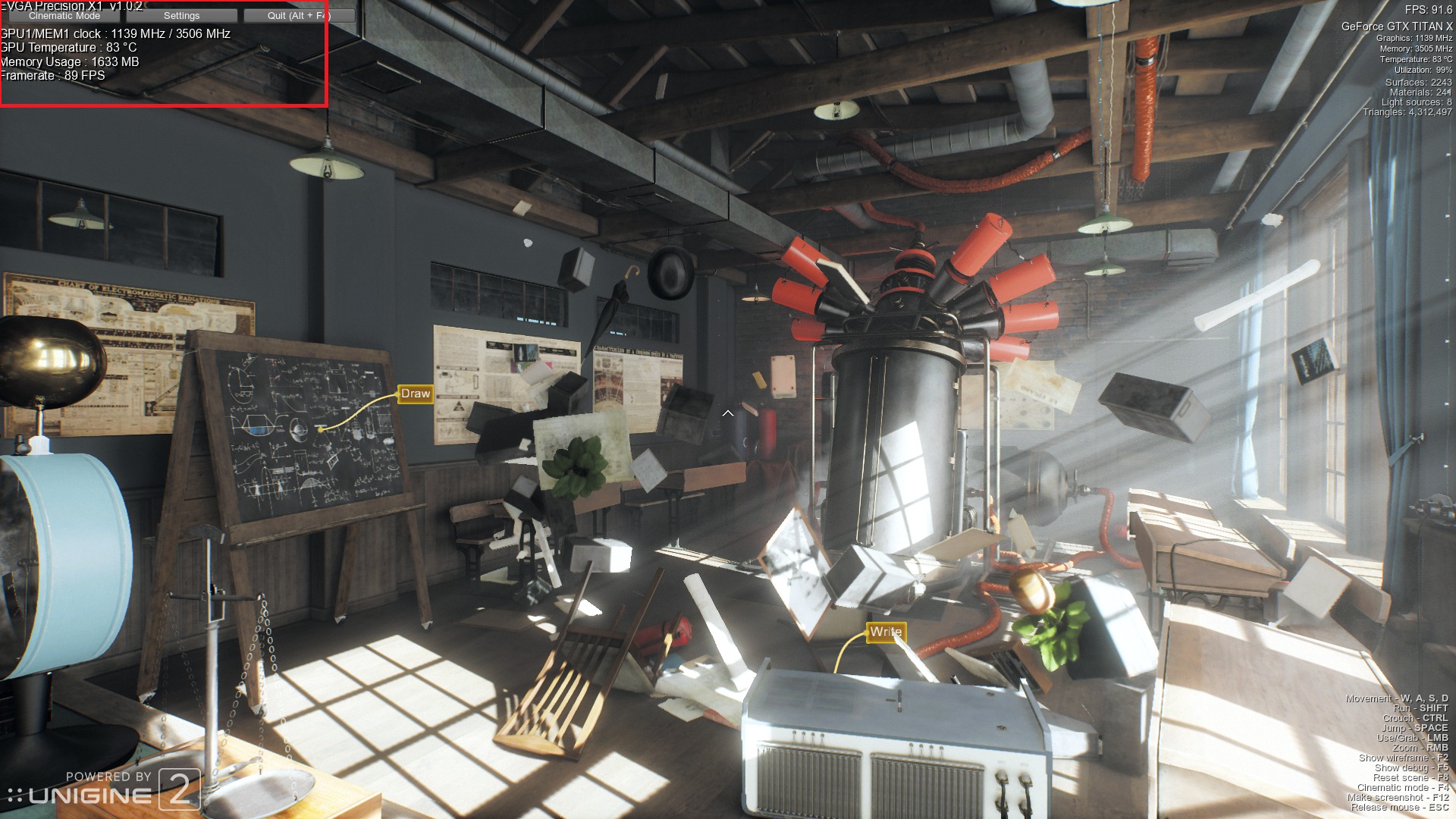Open the Settings menu
Viewport: 1456px width, 819px height.
(x=182, y=16)
